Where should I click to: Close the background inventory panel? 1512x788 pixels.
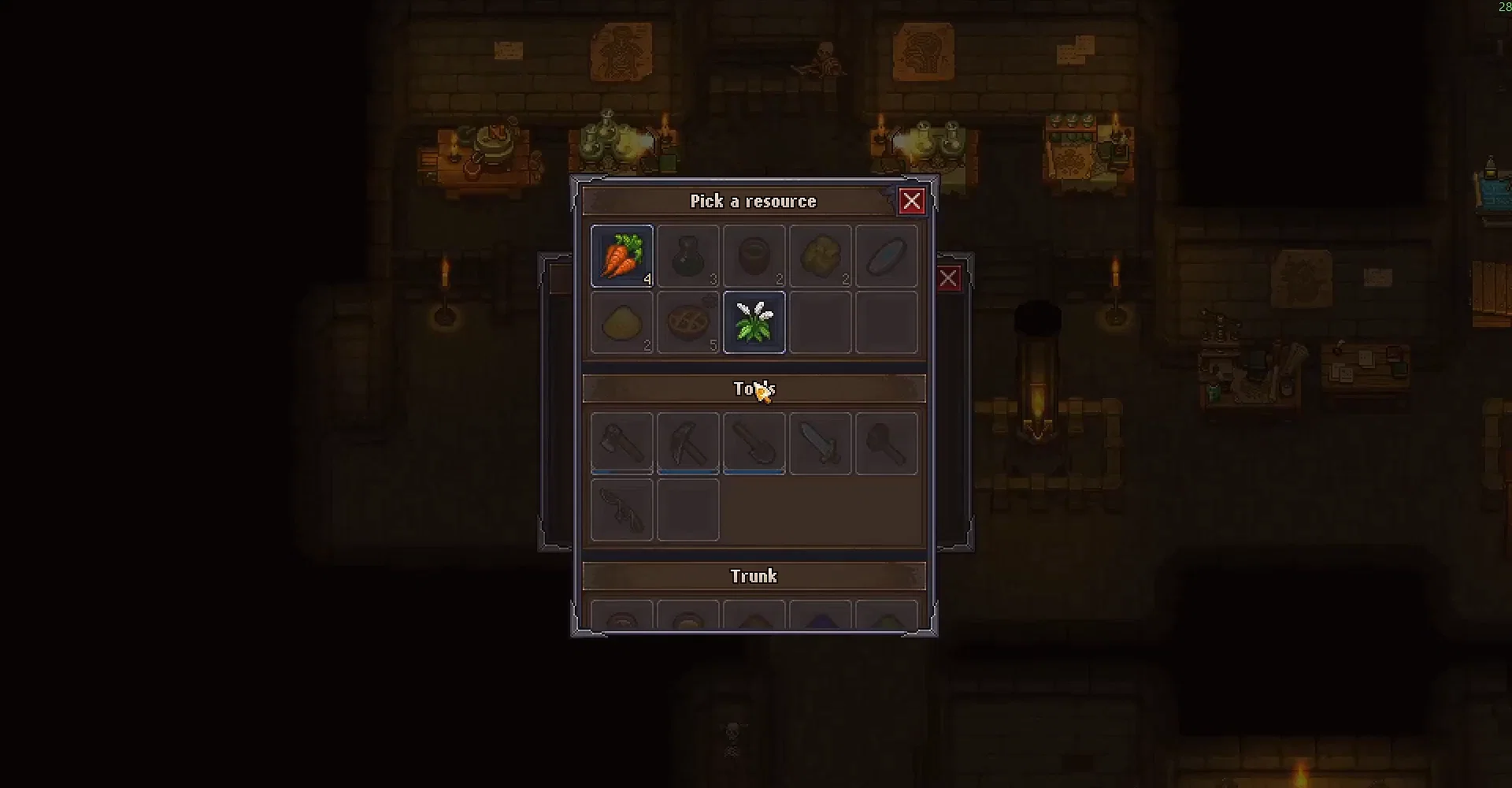(948, 278)
